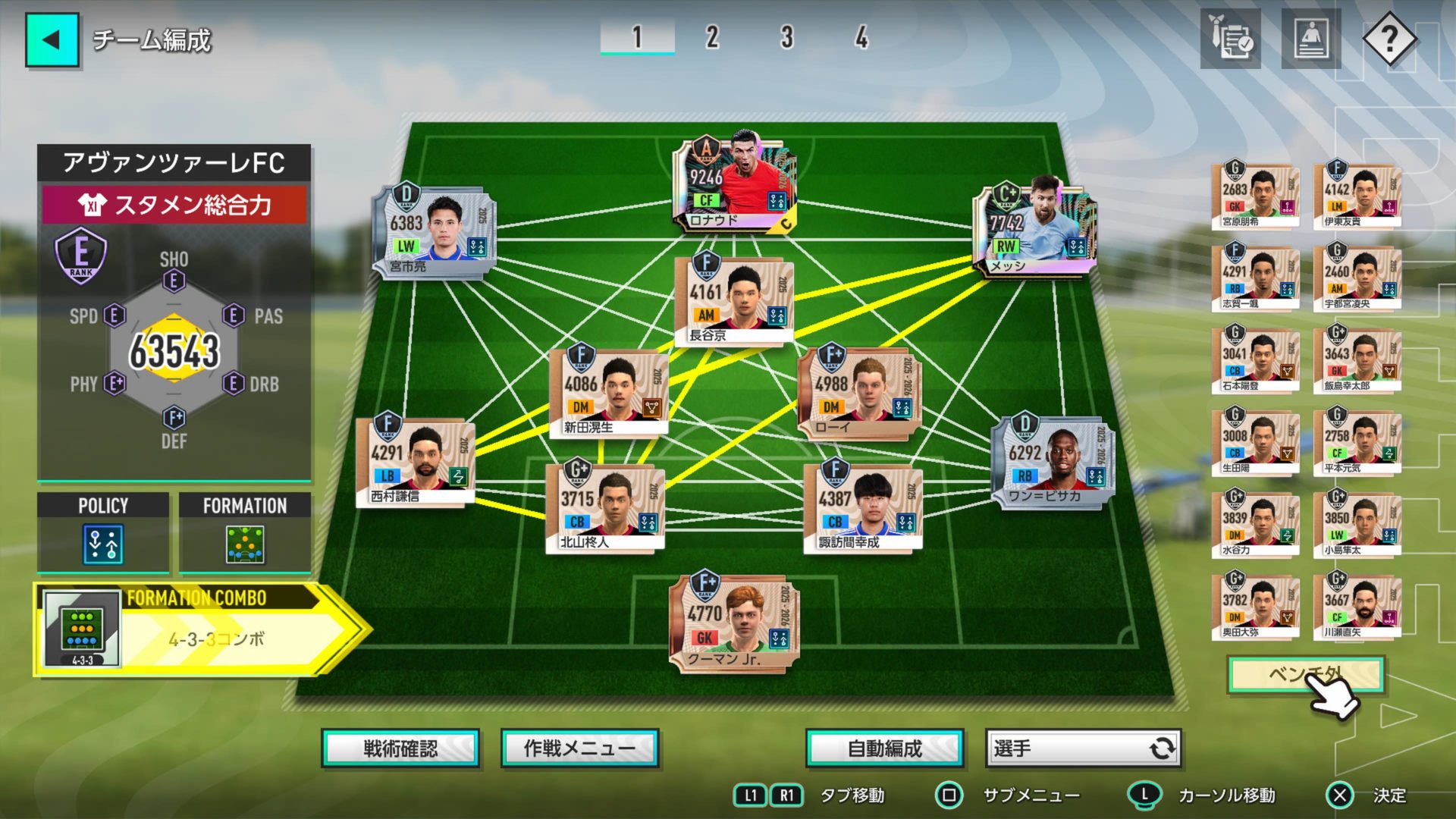
Task: Open the 作戦メニュー button
Action: 580,748
